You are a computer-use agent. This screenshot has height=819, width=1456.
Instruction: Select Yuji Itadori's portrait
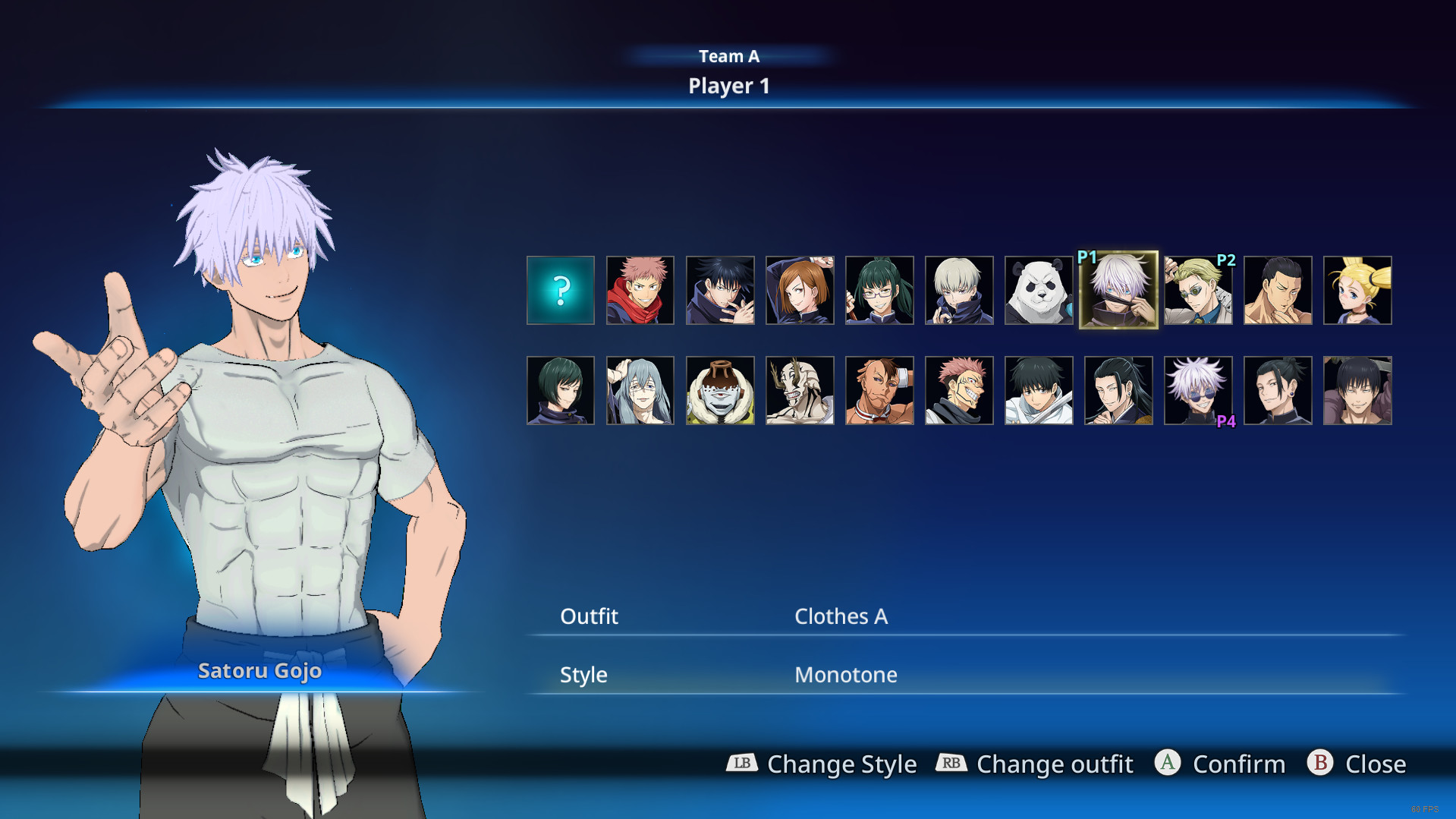pos(640,290)
